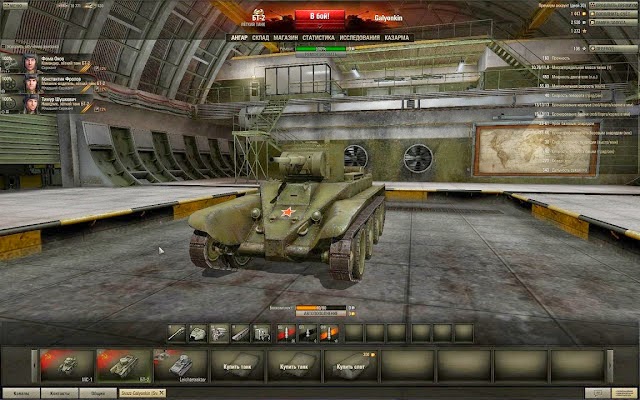Open the Каналы button in the bottom bar
The width and height of the screenshot is (640, 400).
[21, 392]
